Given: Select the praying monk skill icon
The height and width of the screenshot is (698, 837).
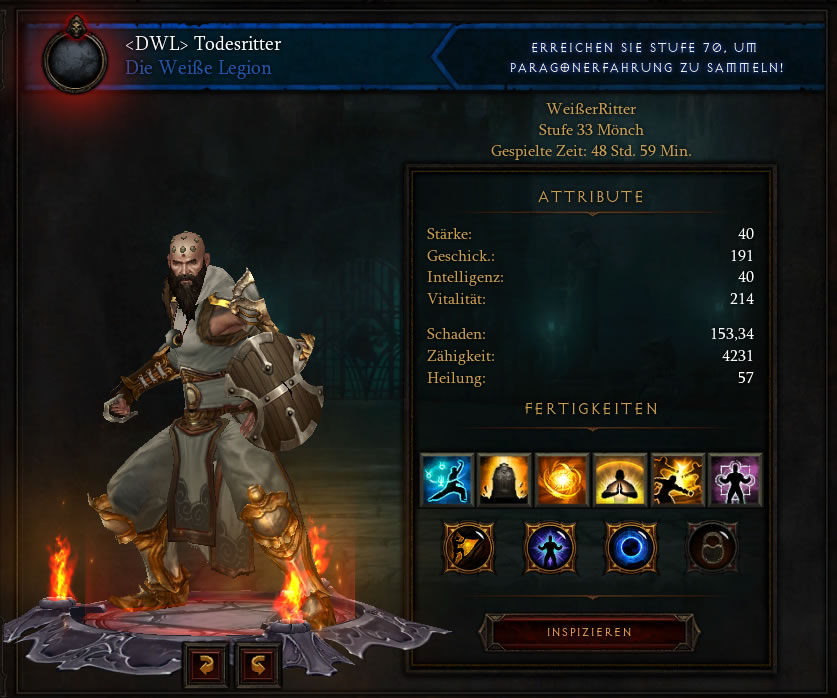Looking at the screenshot, I should click(x=619, y=479).
